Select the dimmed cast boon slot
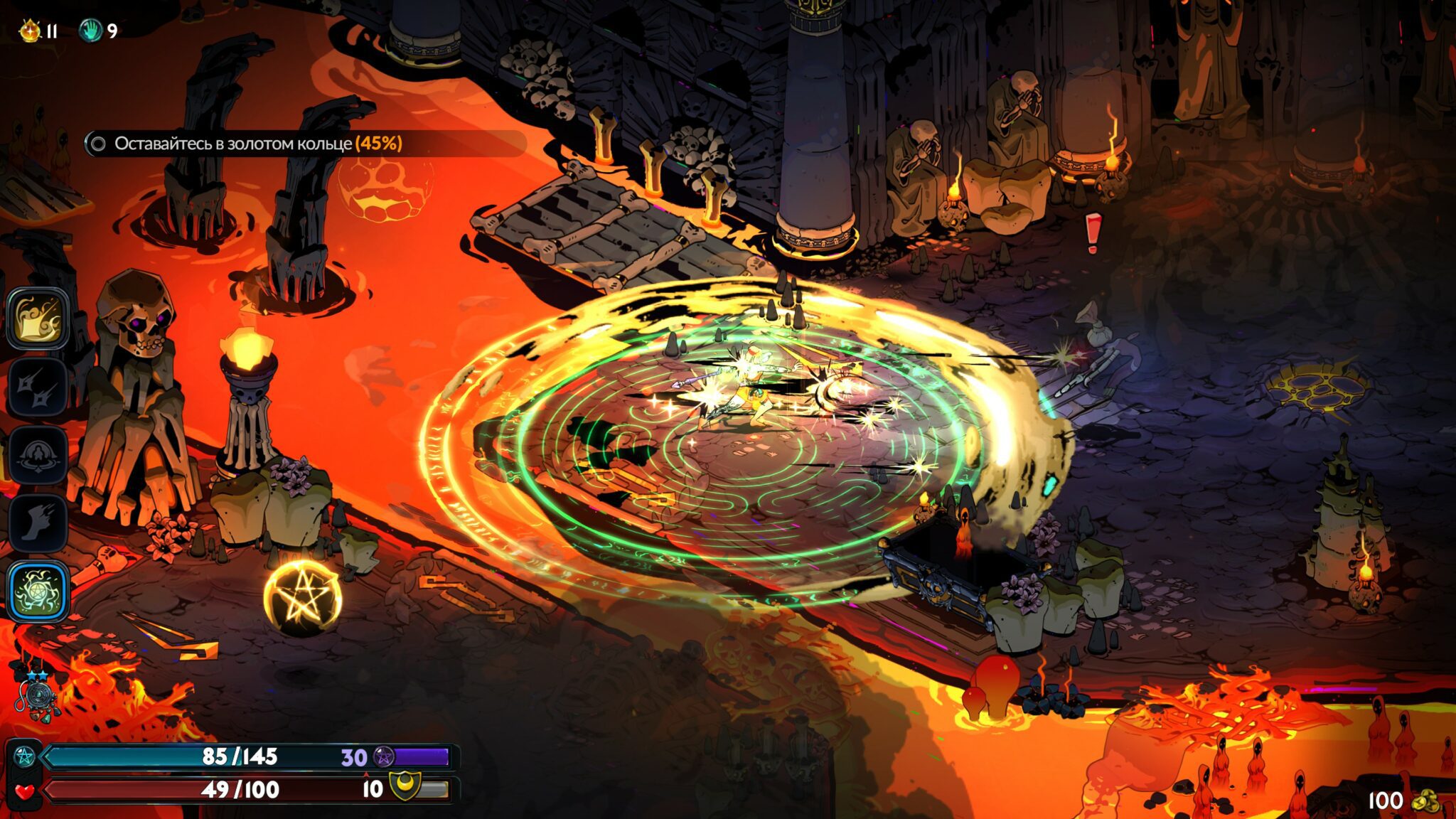 coord(38,455)
